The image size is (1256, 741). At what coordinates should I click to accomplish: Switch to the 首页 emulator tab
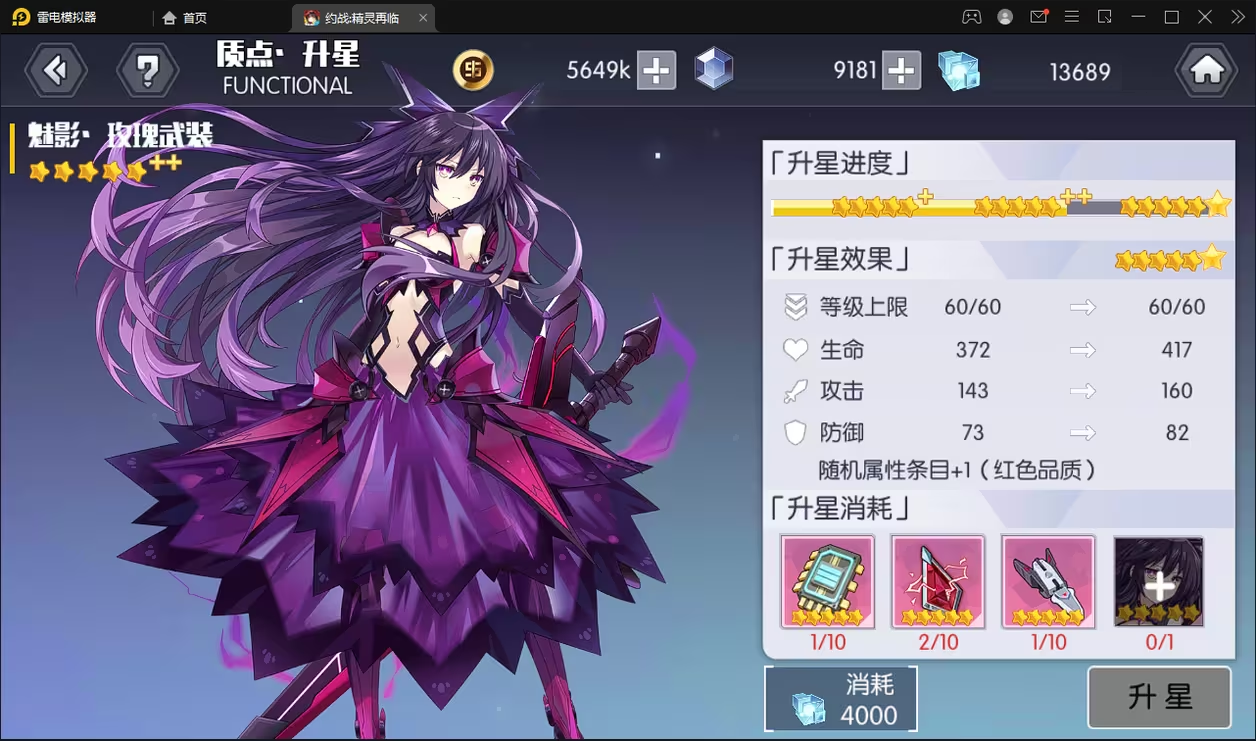(x=185, y=18)
